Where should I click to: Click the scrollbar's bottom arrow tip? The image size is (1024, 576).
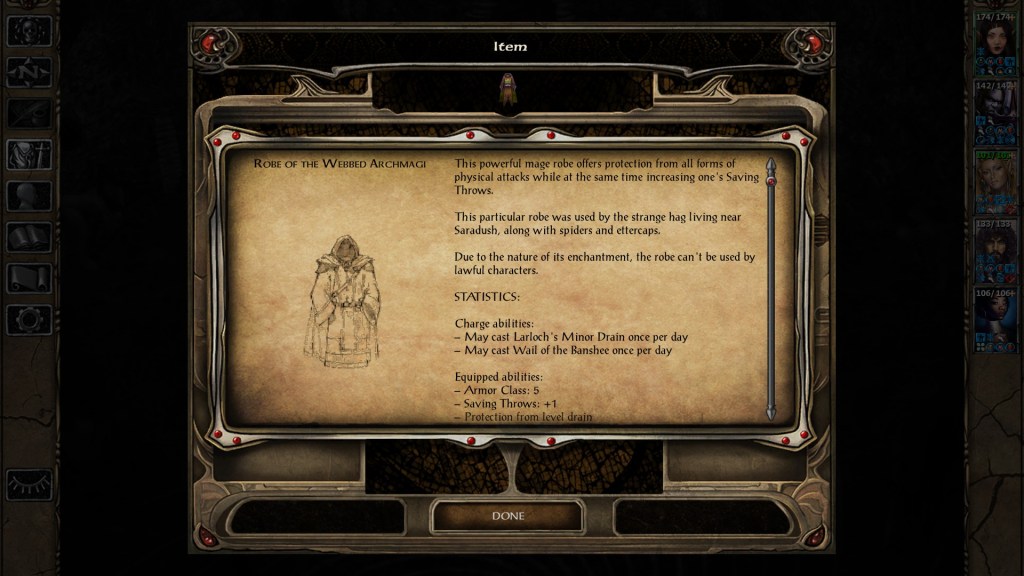tap(770, 414)
